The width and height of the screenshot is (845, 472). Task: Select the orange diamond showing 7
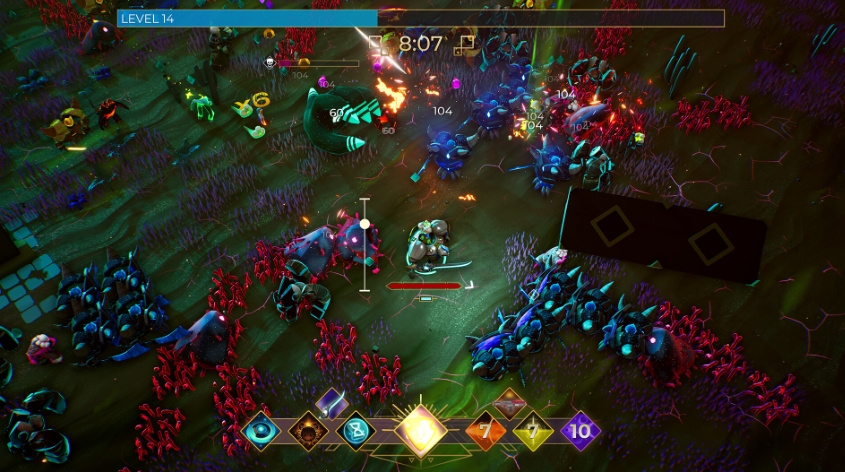pyautogui.click(x=486, y=431)
